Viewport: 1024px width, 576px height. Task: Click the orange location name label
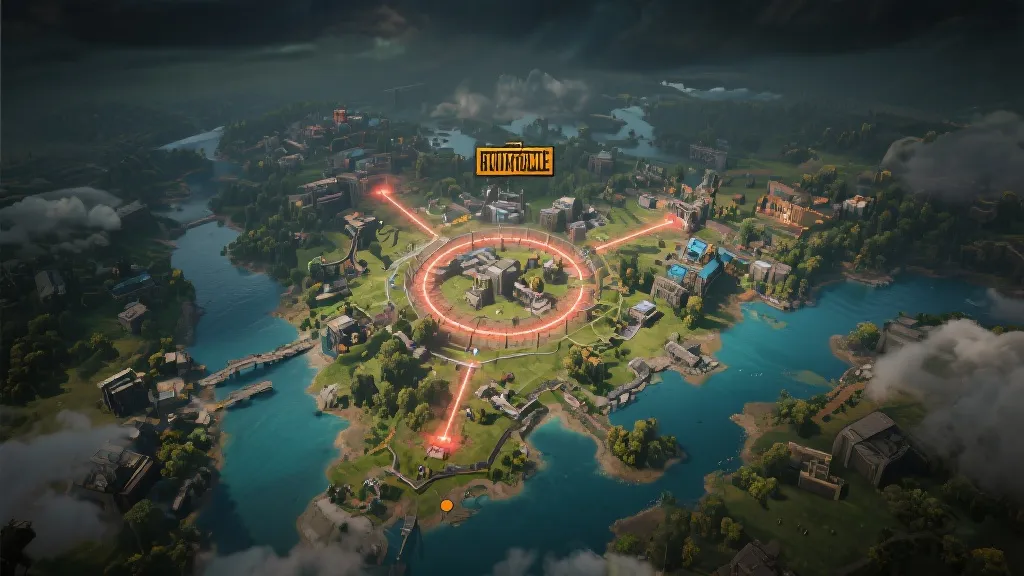pos(514,161)
